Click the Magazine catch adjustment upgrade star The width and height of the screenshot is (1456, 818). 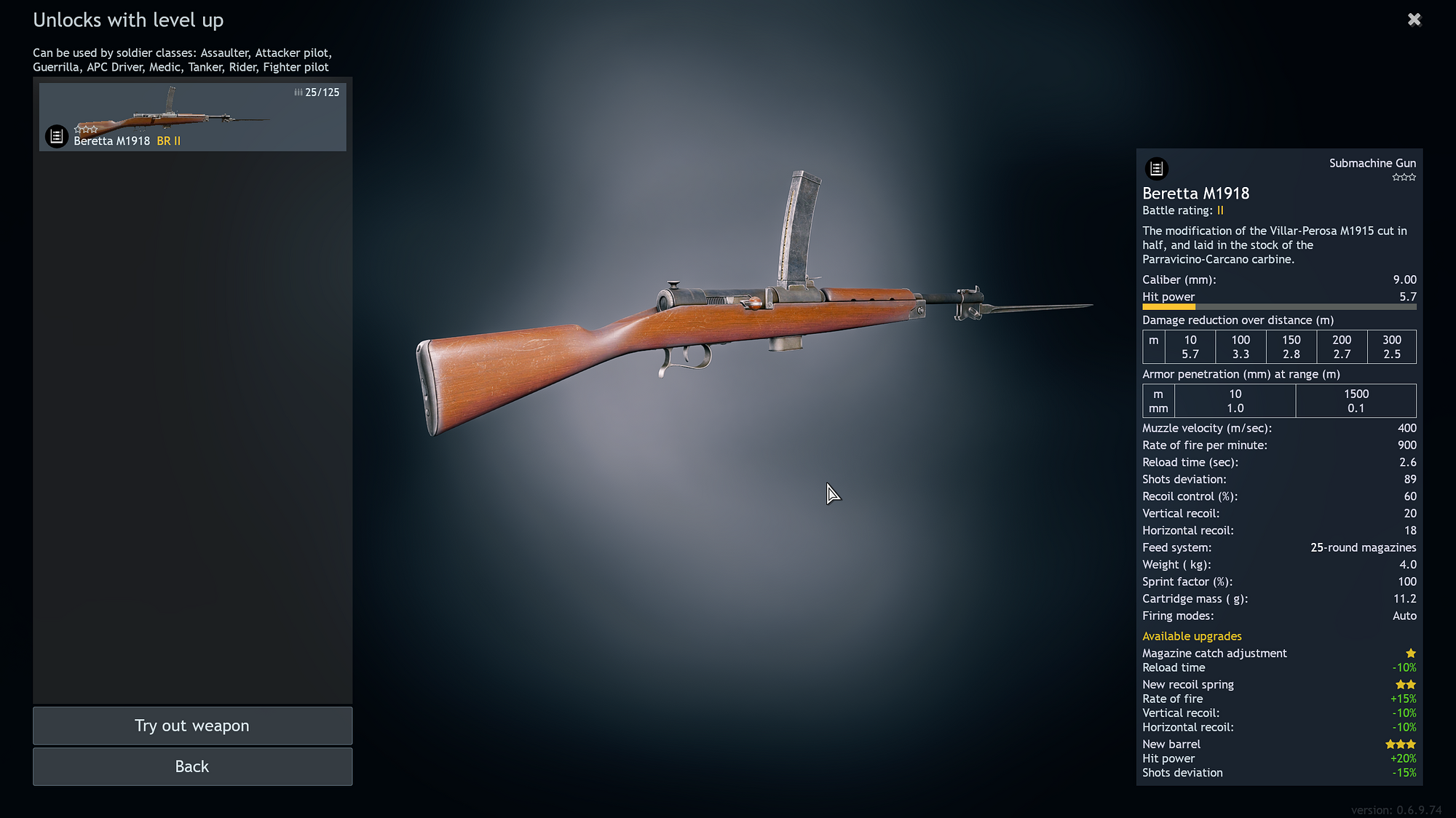pyautogui.click(x=1411, y=654)
